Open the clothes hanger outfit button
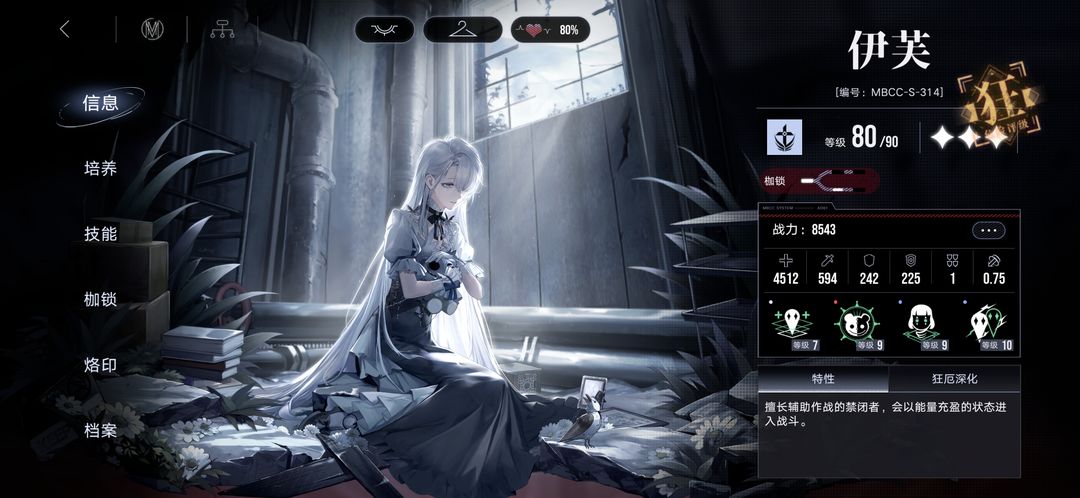1080x498 pixels. [462, 30]
